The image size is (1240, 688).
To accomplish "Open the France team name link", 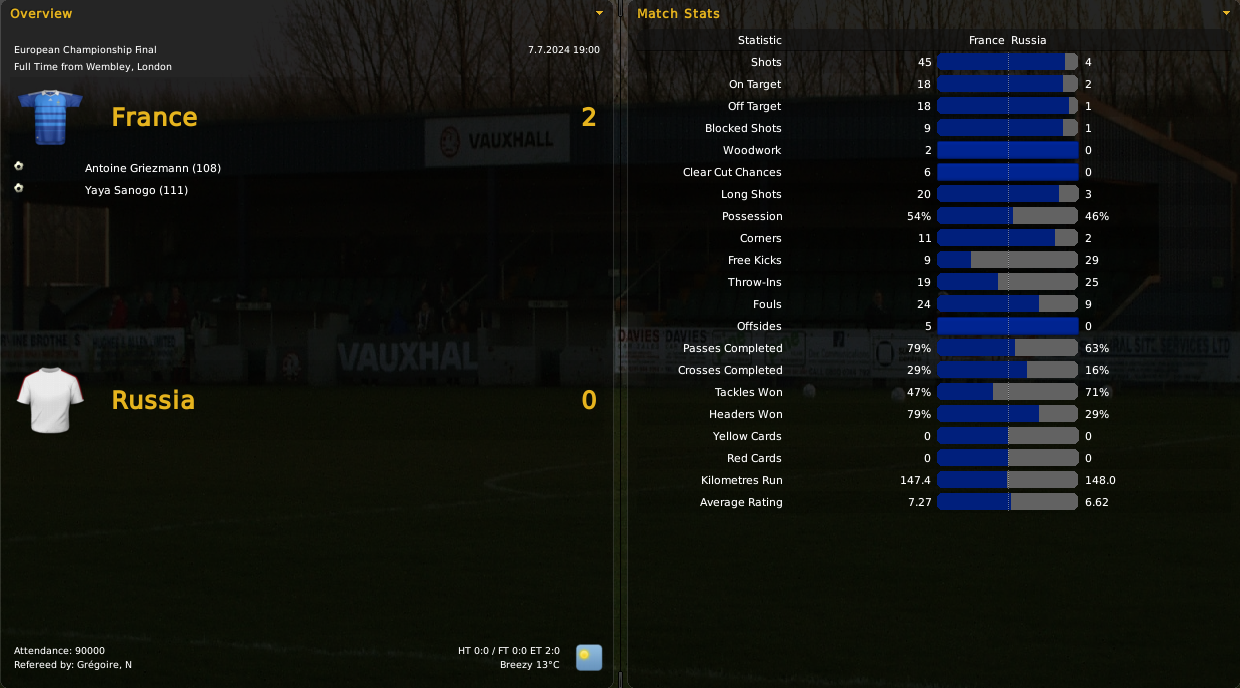I will (x=154, y=117).
